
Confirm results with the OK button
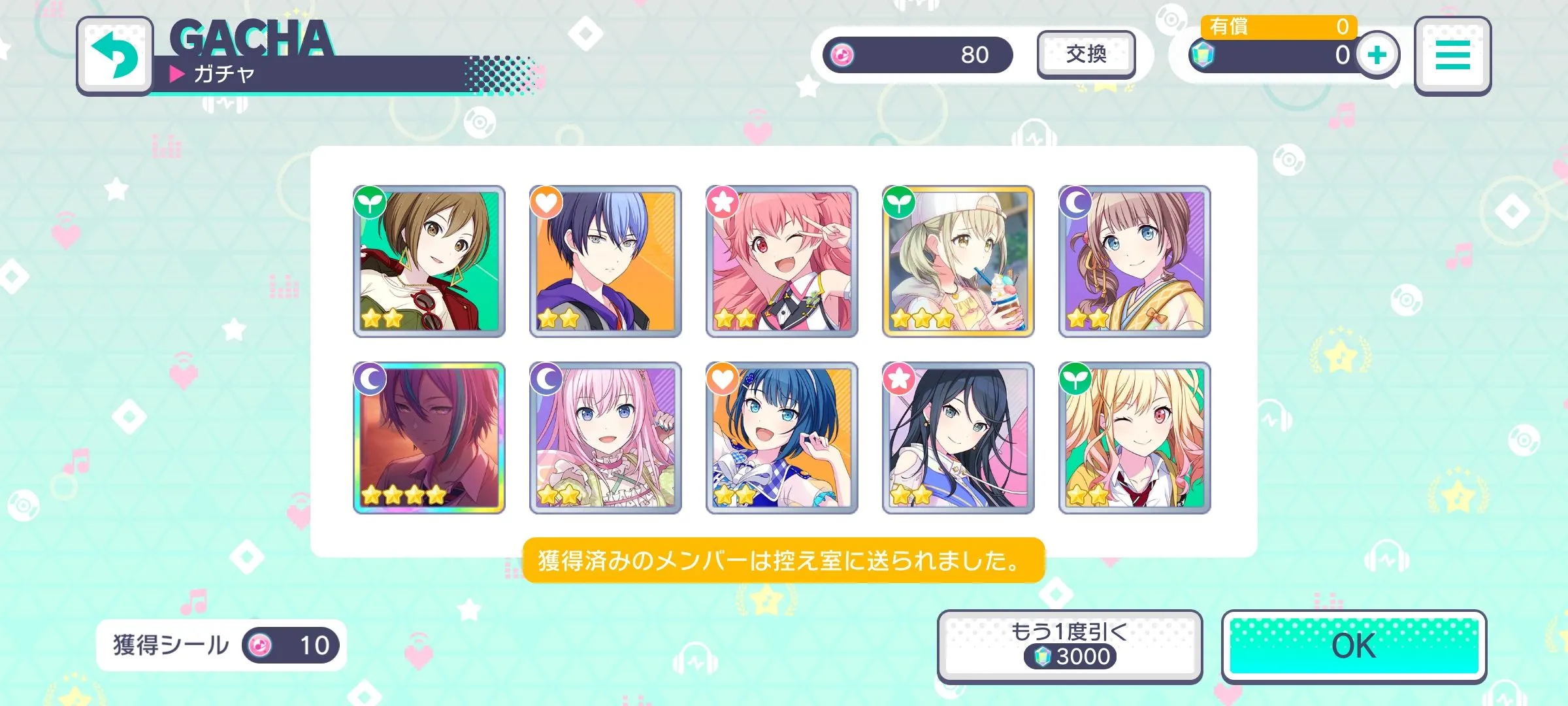1353,647
